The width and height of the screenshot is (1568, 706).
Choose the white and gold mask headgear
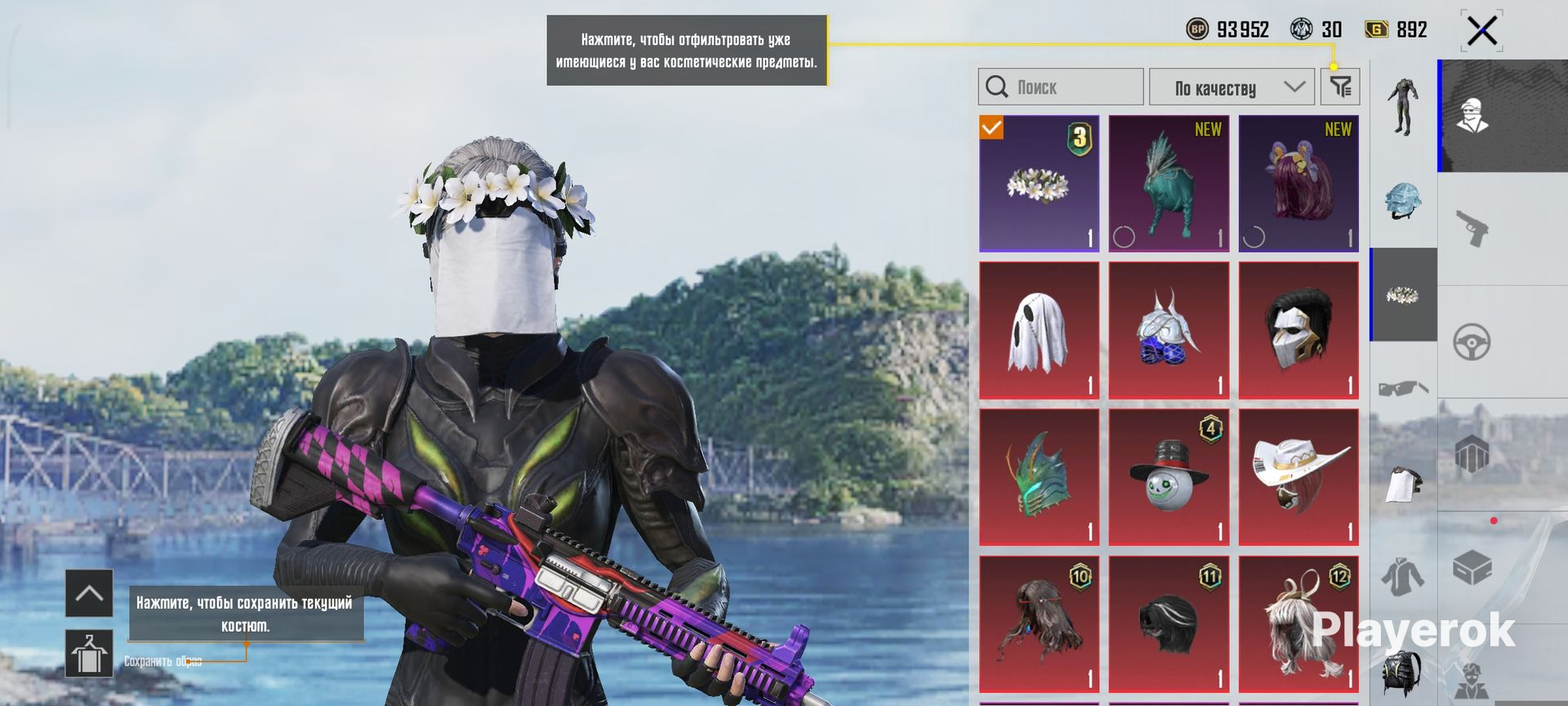click(x=1298, y=331)
